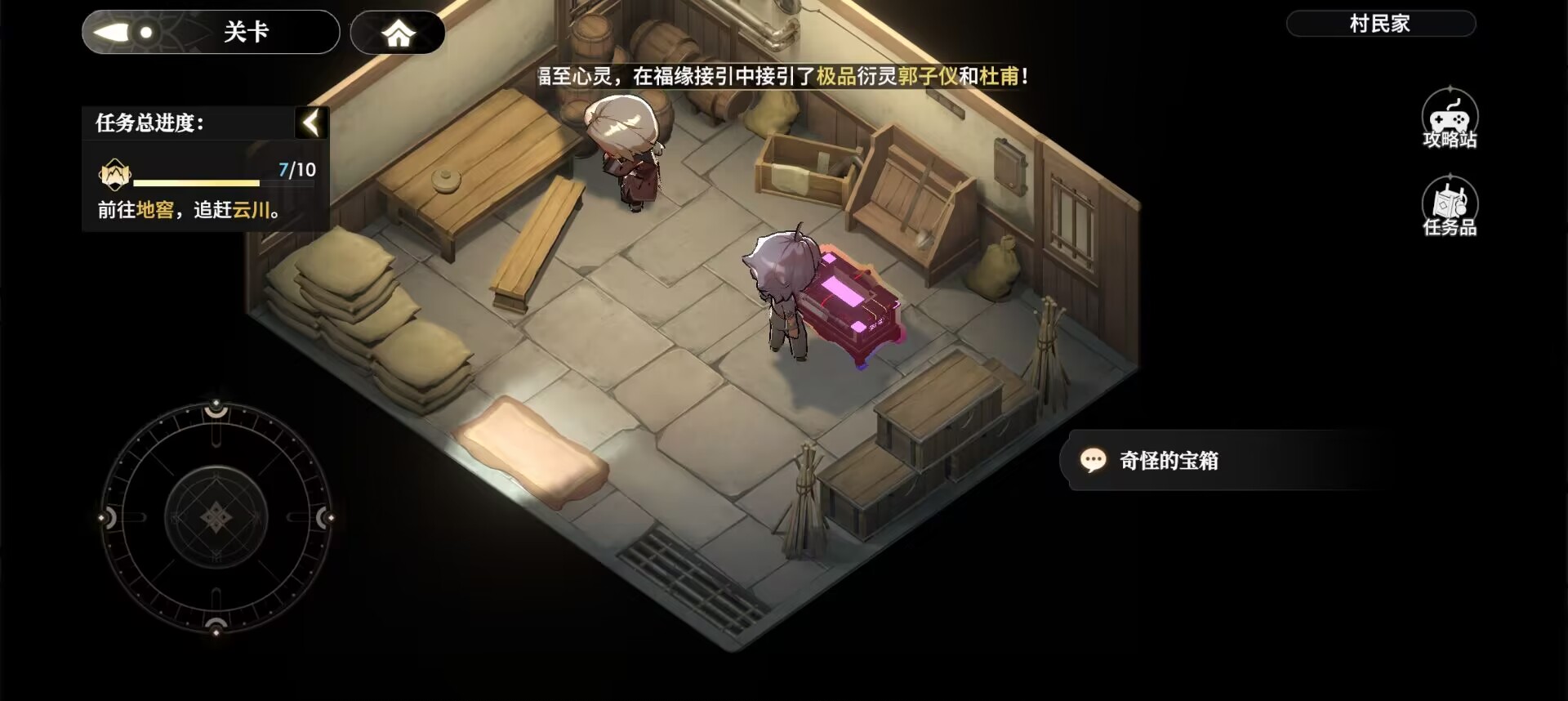Click the home icon to return to base
Viewport: 1568px width, 701px height.
pos(398,32)
